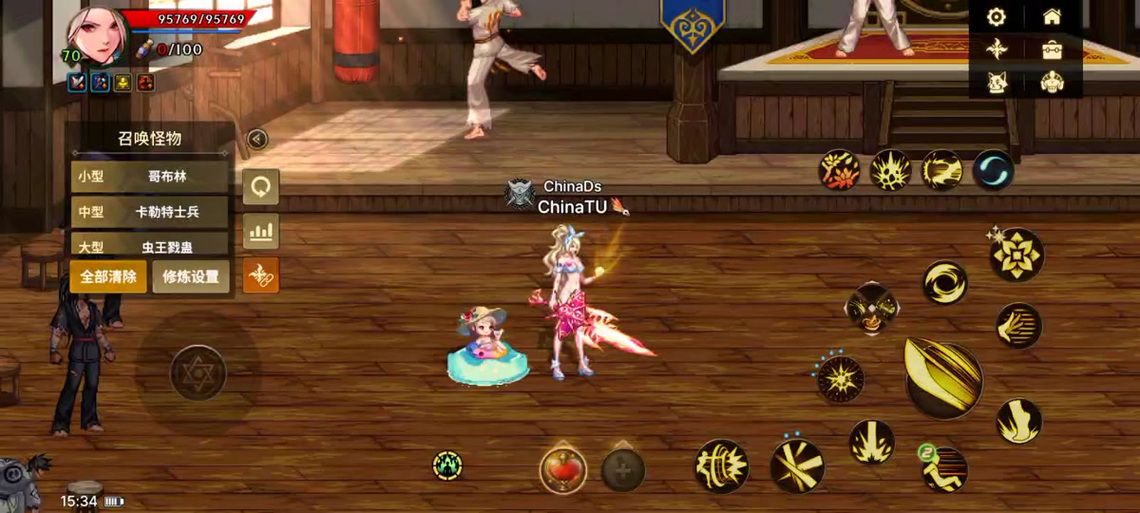Click the 全部清除 clear-all button
Viewport: 1140px width, 513px height.
[108, 277]
